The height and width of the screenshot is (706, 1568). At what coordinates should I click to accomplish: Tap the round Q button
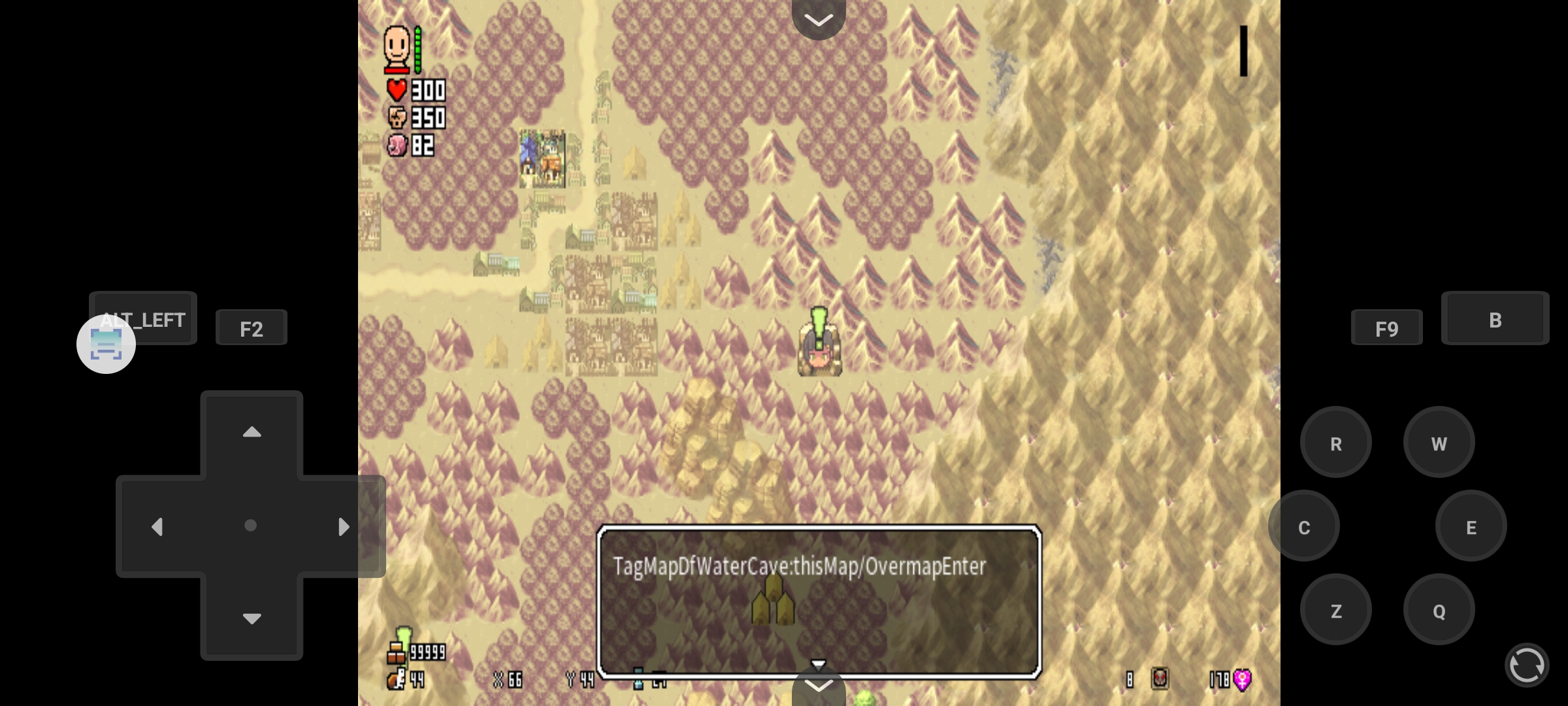tap(1439, 611)
